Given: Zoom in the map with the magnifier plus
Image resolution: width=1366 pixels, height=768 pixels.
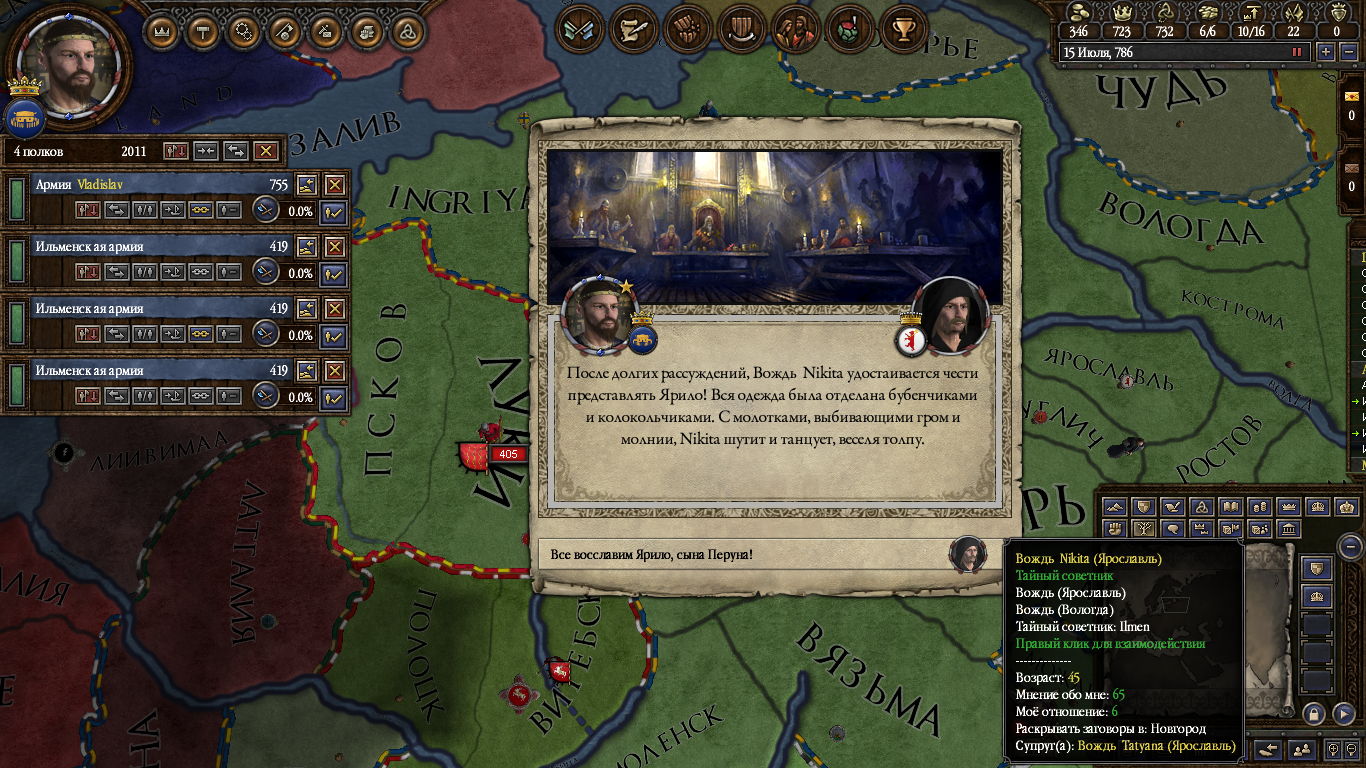Looking at the screenshot, I should coord(1335,749).
